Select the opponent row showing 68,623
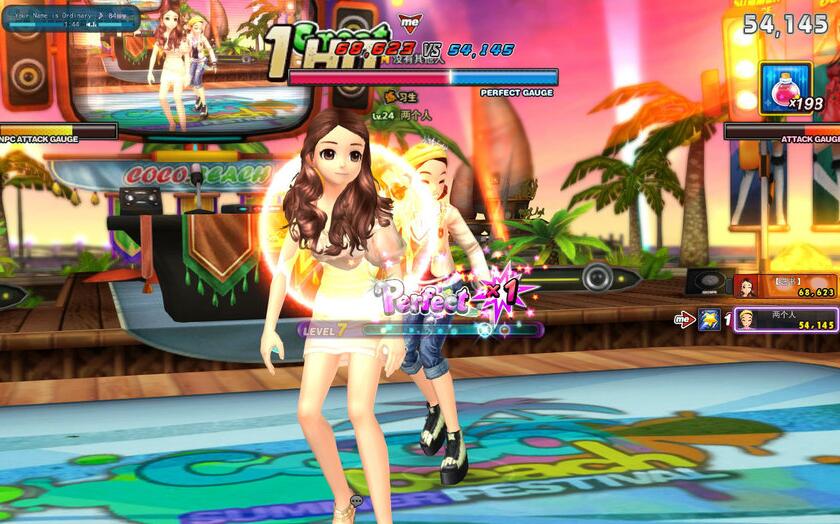840x524 pixels. 785,287
